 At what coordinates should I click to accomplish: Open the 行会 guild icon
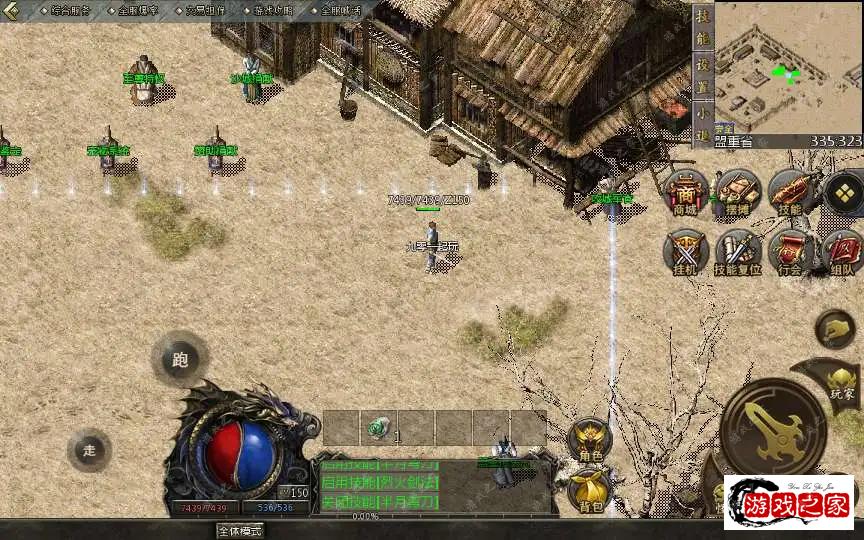(x=791, y=251)
